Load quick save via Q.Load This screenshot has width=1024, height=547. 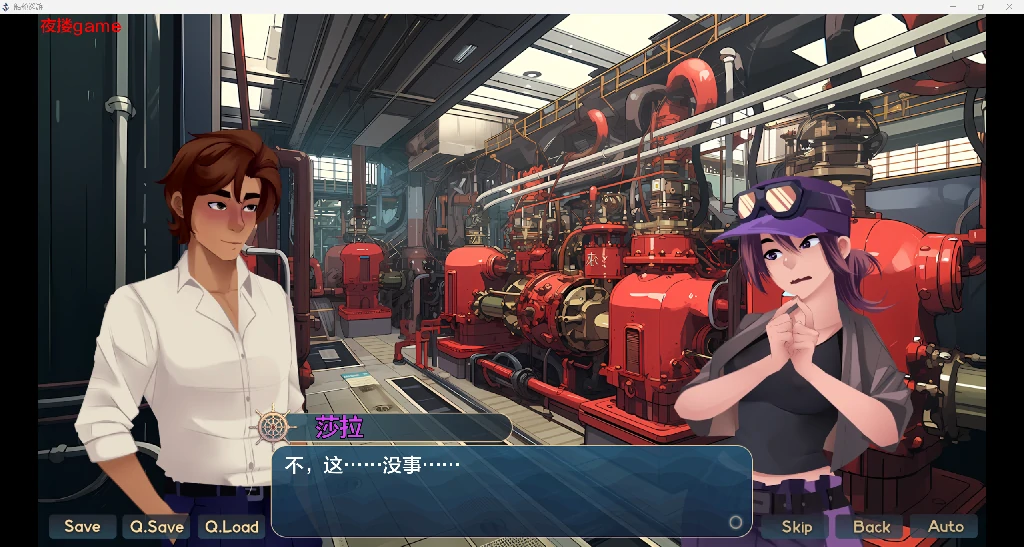coord(232,526)
